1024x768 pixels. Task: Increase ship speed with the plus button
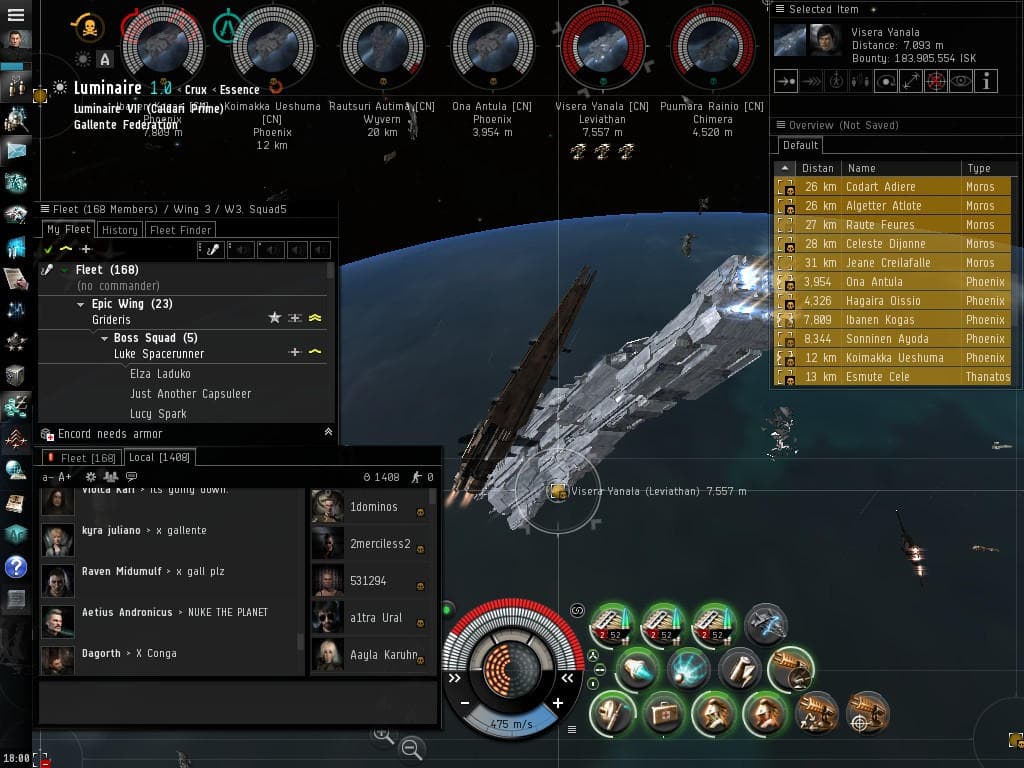coord(557,703)
